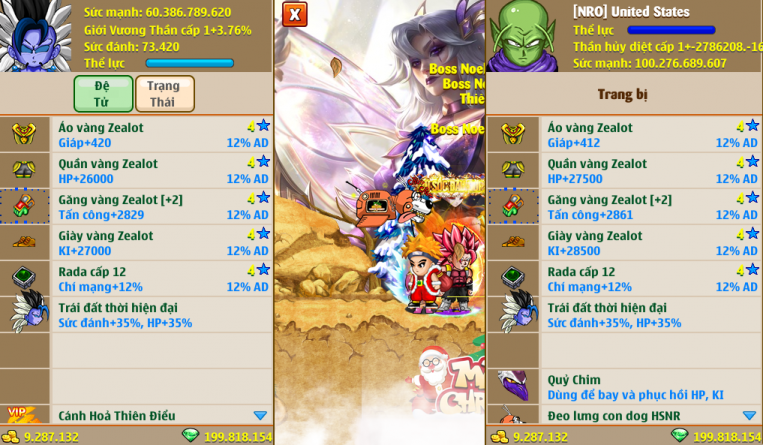
Task: Select the Quỷ Chim mount item
Action: pos(650,387)
